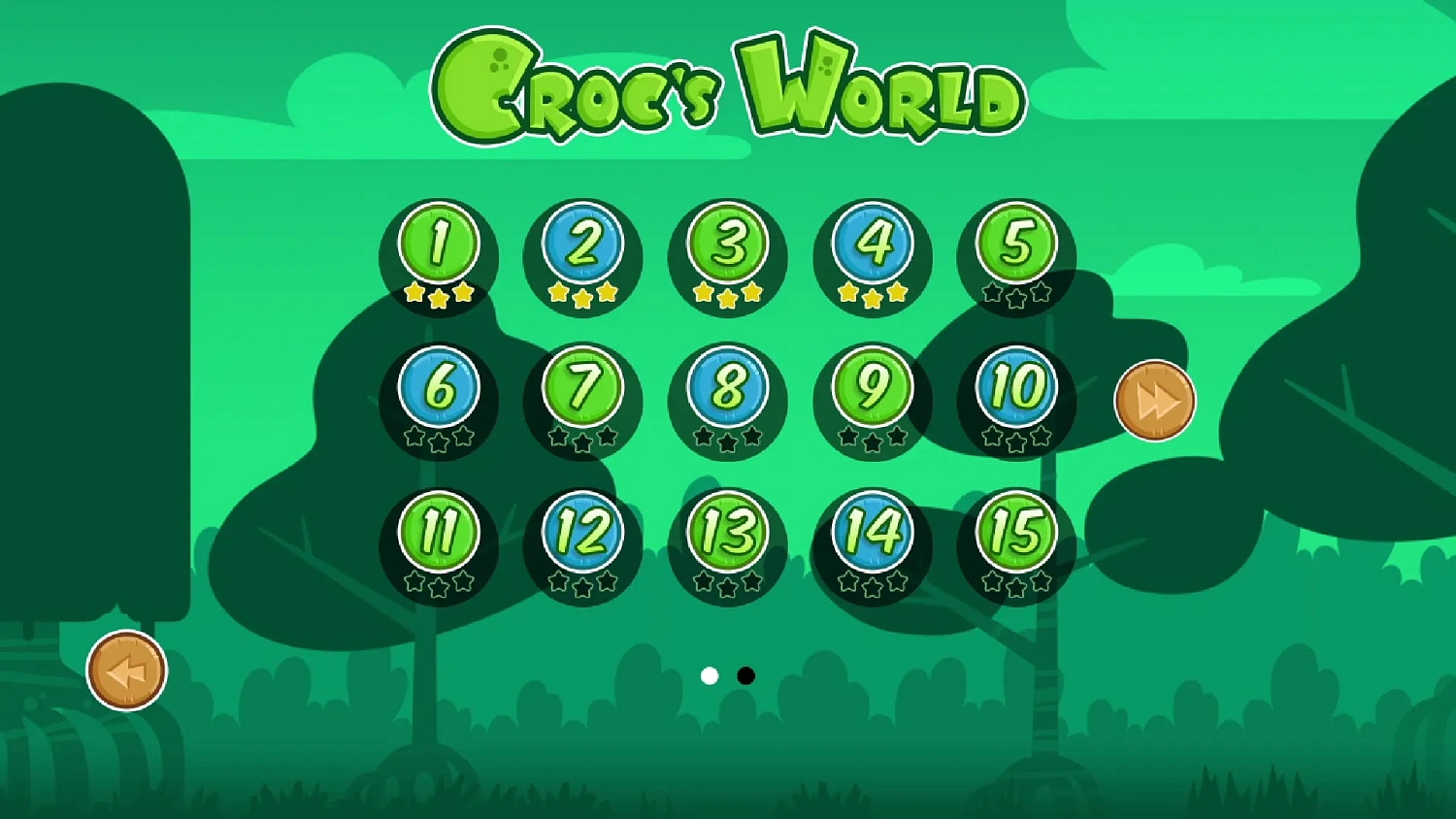Advance to the next level page

pyautogui.click(x=1154, y=400)
